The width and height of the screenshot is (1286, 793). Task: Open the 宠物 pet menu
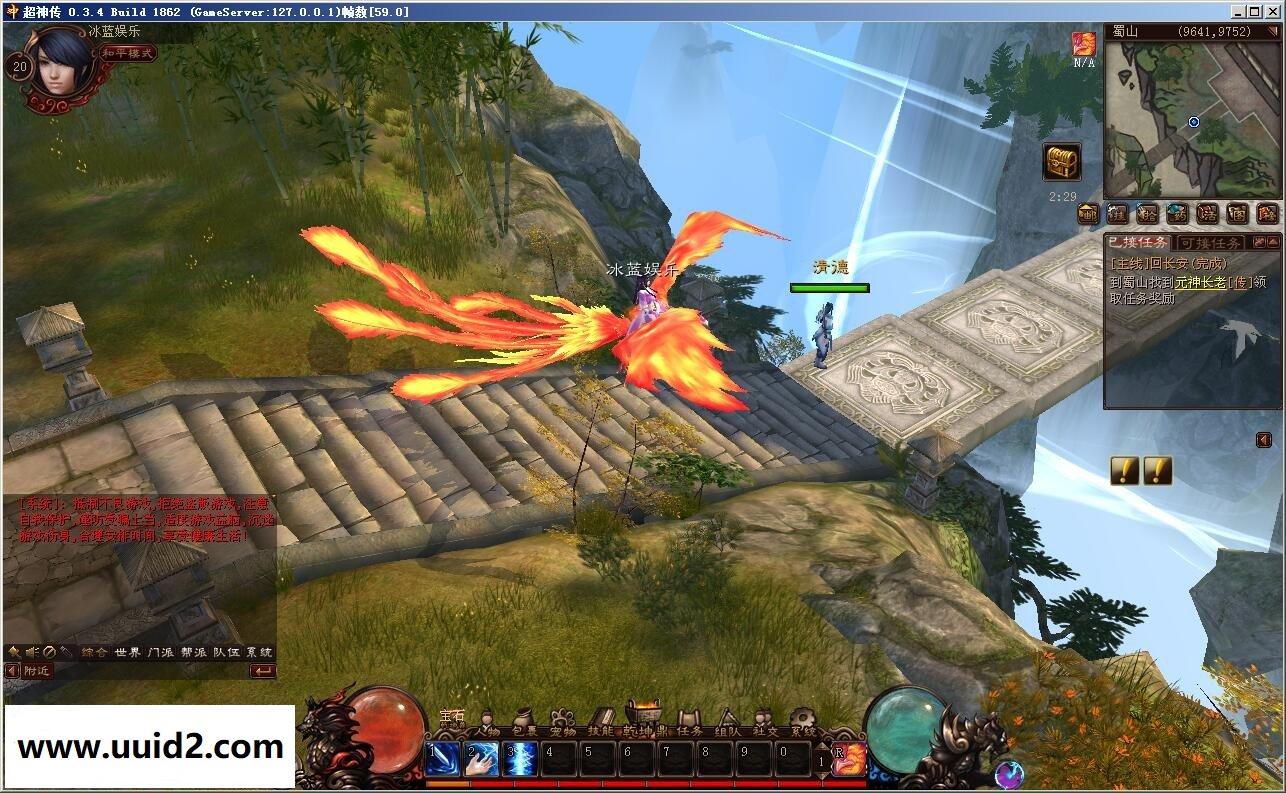pyautogui.click(x=563, y=724)
